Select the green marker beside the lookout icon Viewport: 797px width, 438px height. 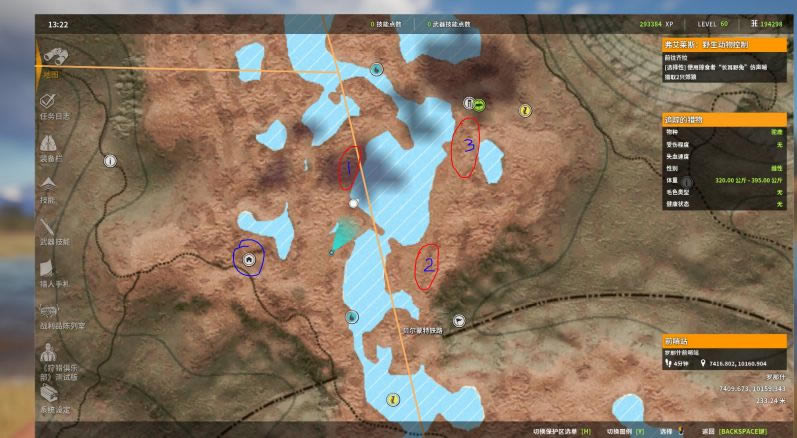click(x=480, y=103)
